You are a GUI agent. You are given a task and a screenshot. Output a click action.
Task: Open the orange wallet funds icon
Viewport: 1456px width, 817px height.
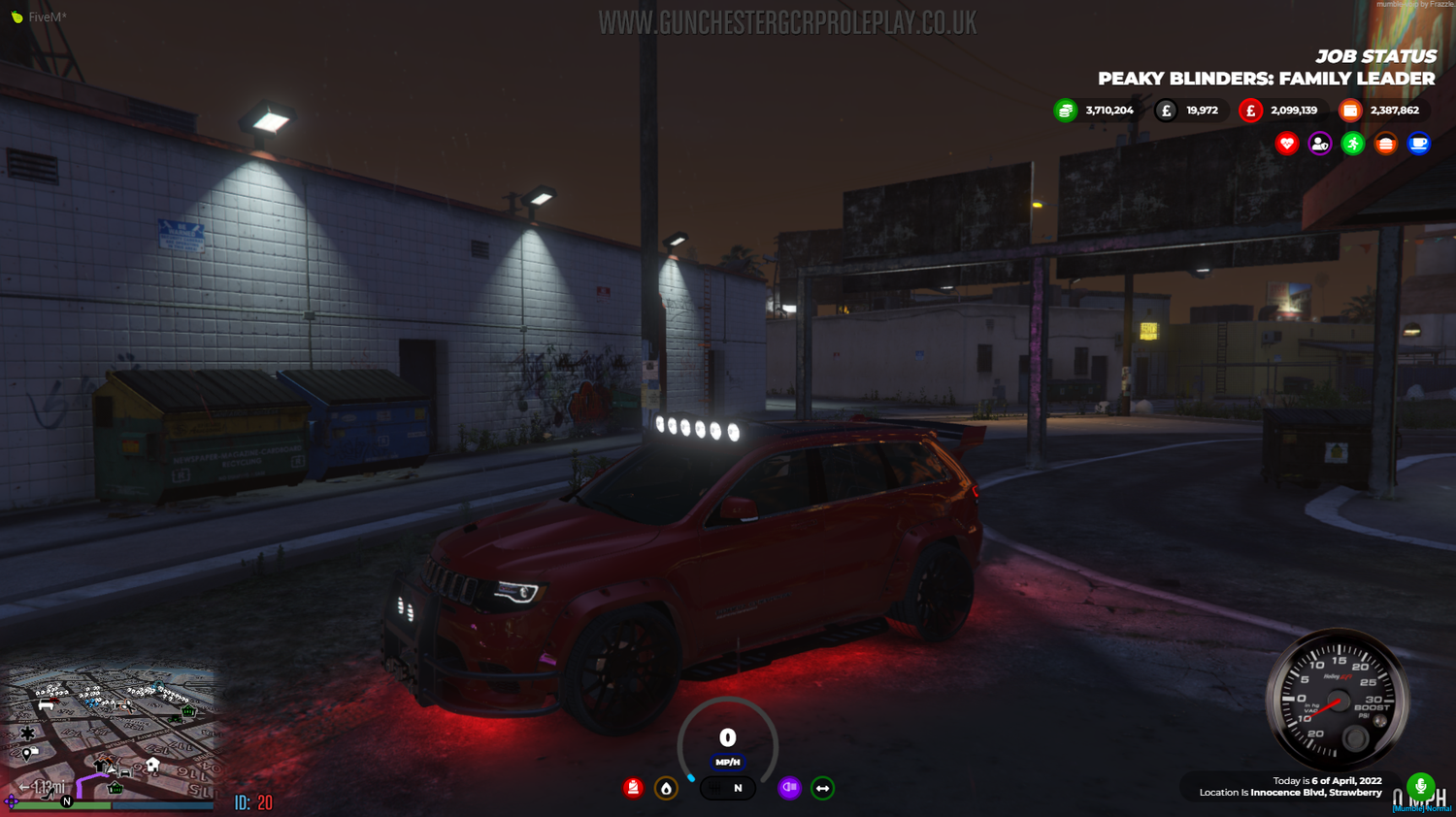1349,110
